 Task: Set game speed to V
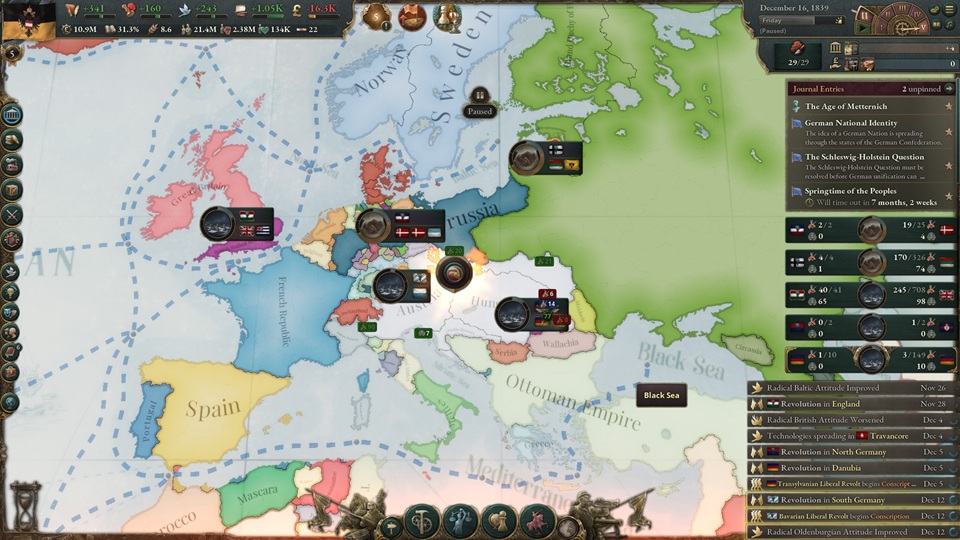click(x=921, y=27)
